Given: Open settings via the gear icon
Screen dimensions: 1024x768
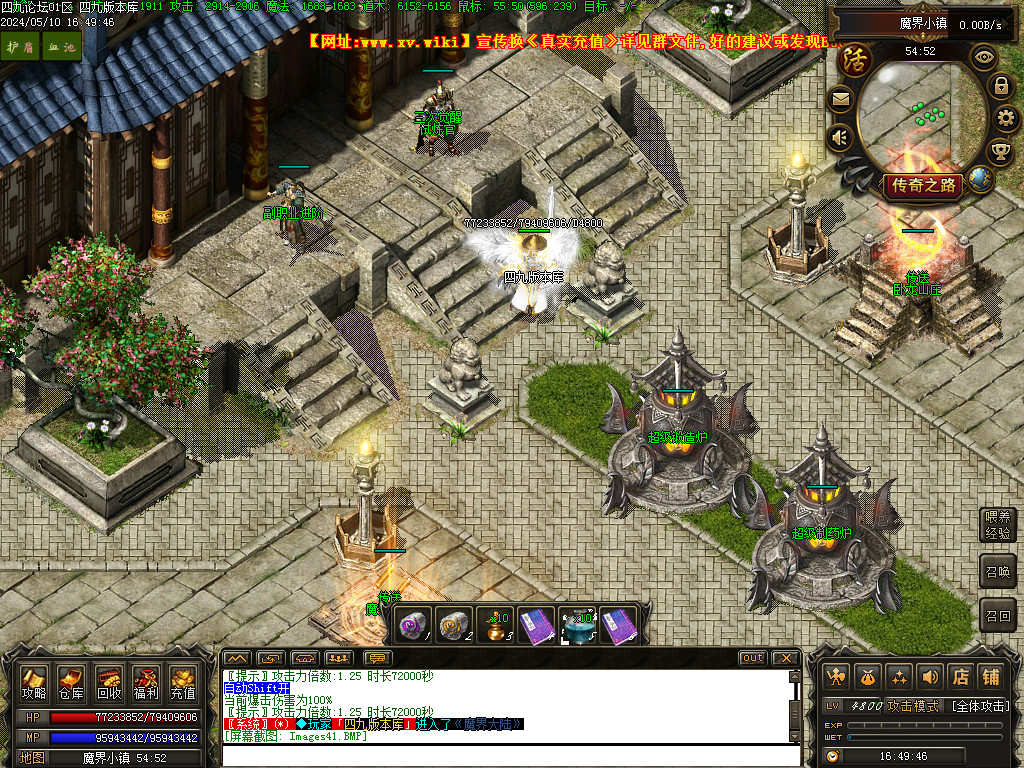Looking at the screenshot, I should coord(1006,119).
